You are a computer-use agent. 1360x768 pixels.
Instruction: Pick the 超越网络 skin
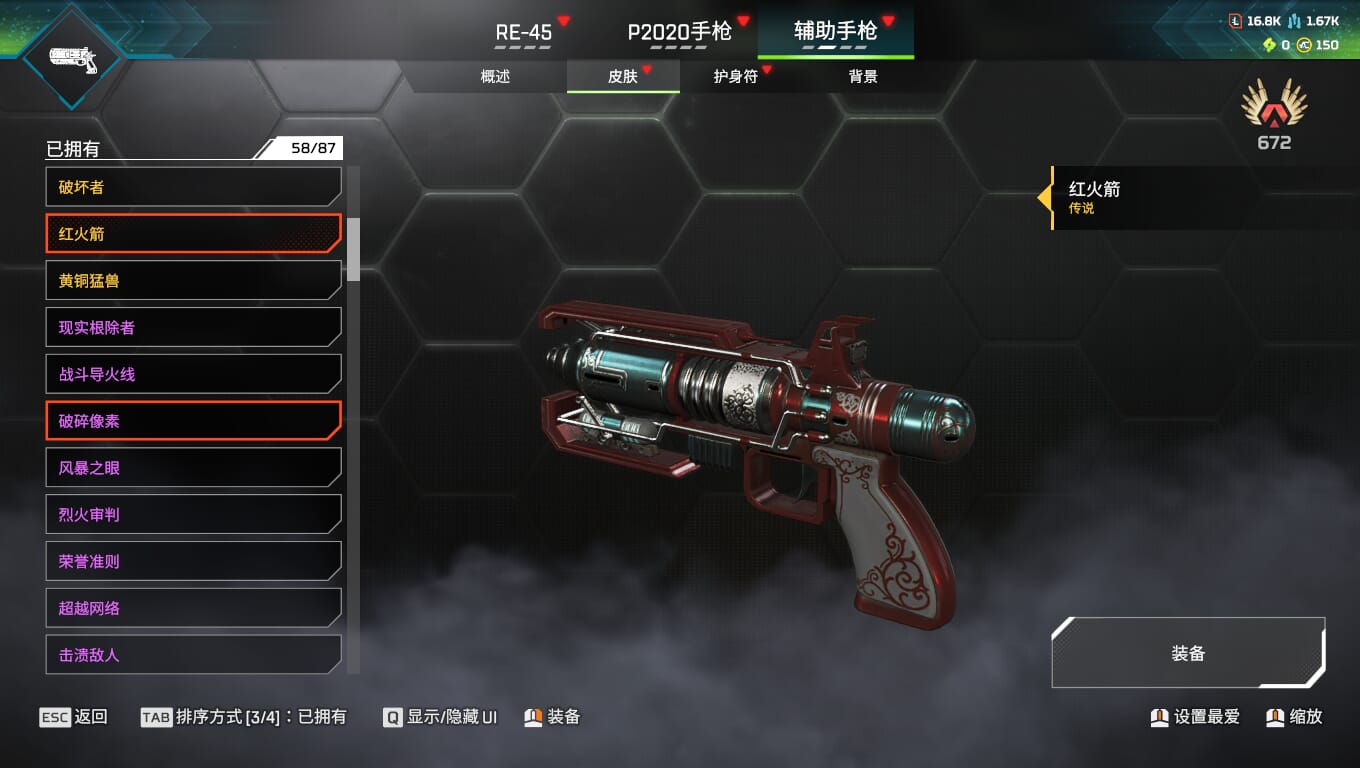click(193, 608)
